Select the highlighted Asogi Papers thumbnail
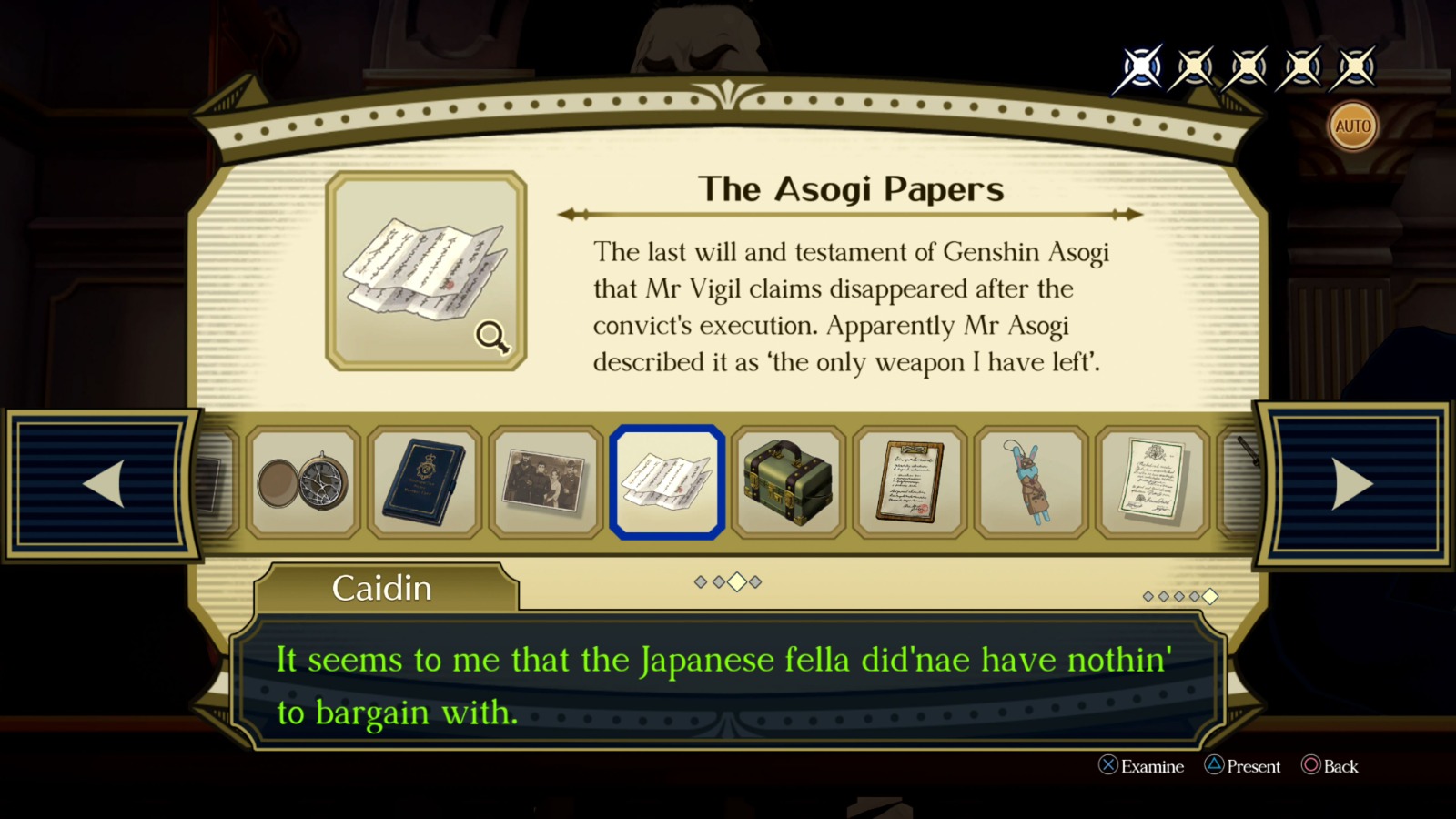This screenshot has height=819, width=1456. coord(668,481)
